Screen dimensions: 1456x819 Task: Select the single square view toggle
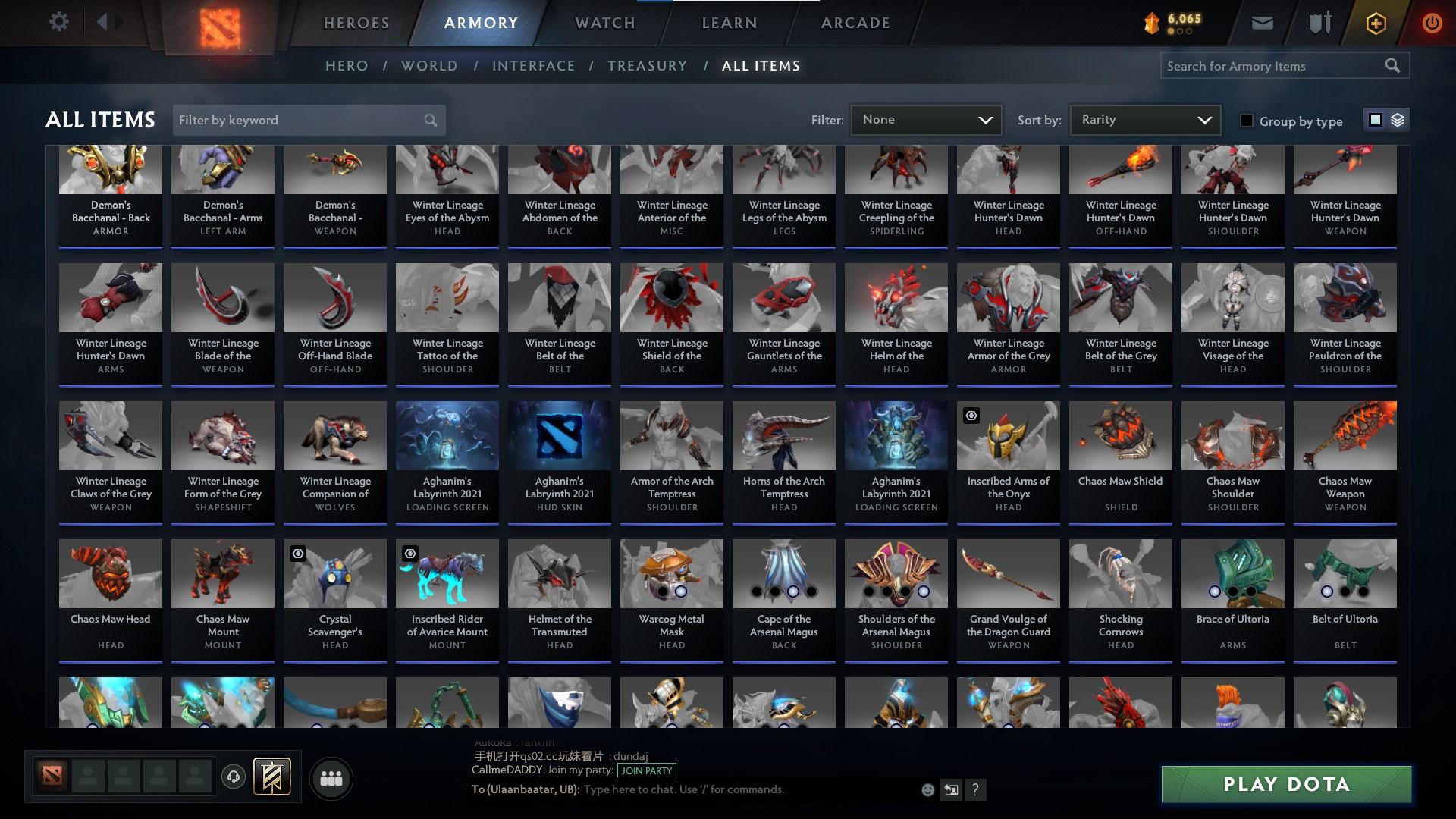point(1376,120)
